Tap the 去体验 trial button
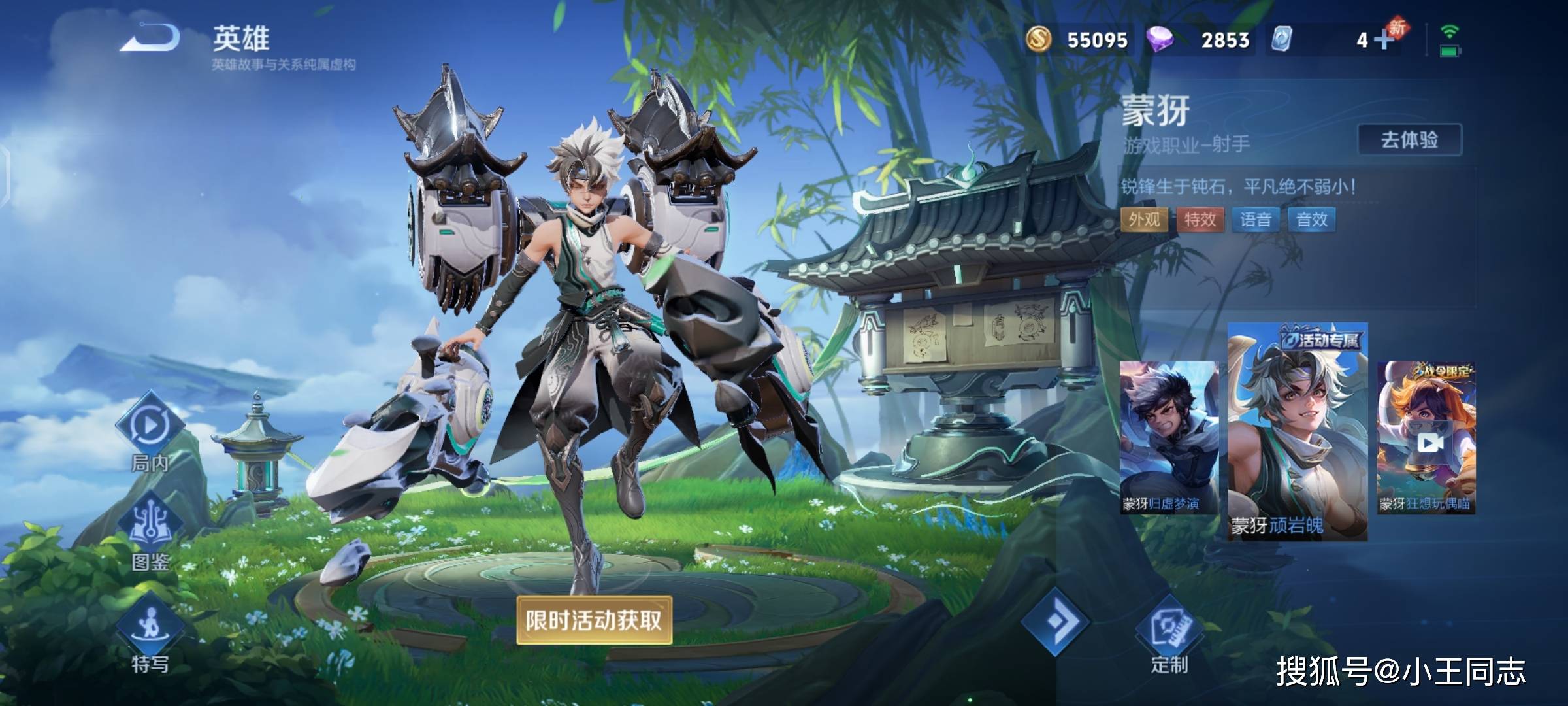The width and height of the screenshot is (1568, 706). 1409,140
